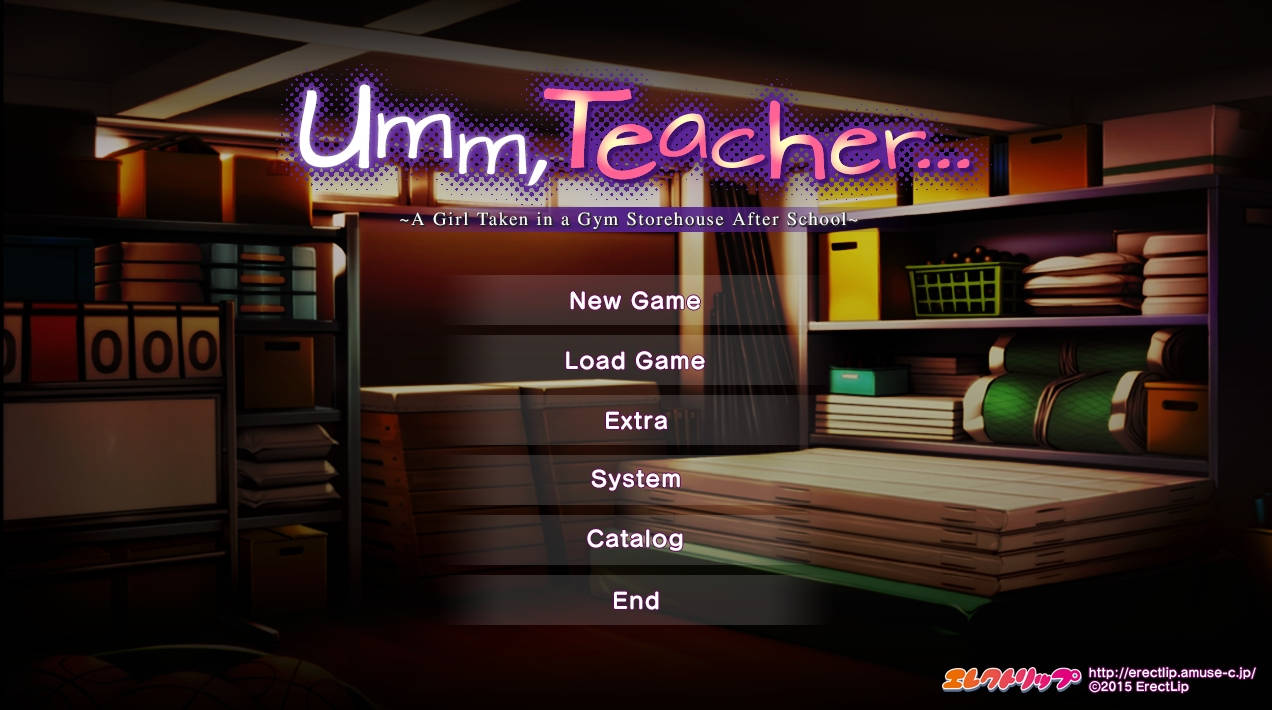This screenshot has width=1272, height=710.
Task: Select the Extra menu entry
Action: (635, 421)
